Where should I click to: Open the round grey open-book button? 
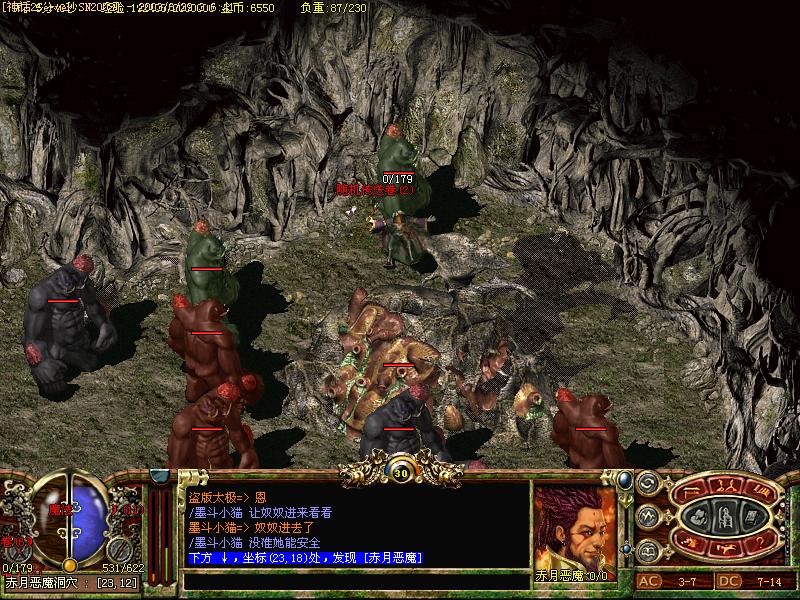tap(646, 549)
